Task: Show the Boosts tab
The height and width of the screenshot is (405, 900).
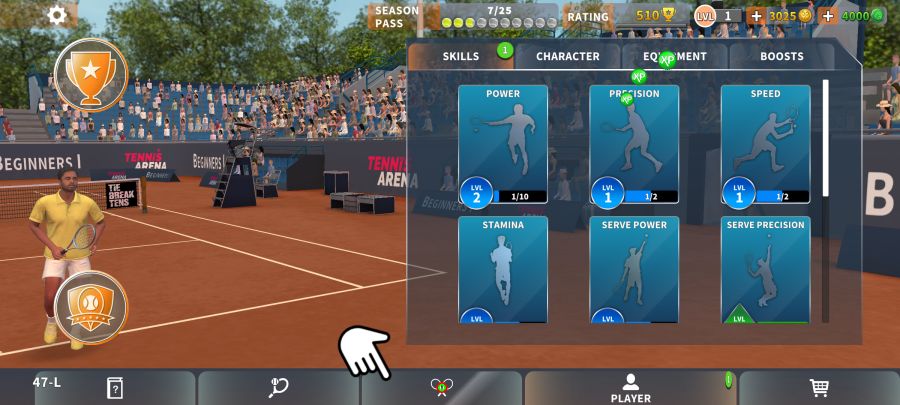Action: coord(781,57)
